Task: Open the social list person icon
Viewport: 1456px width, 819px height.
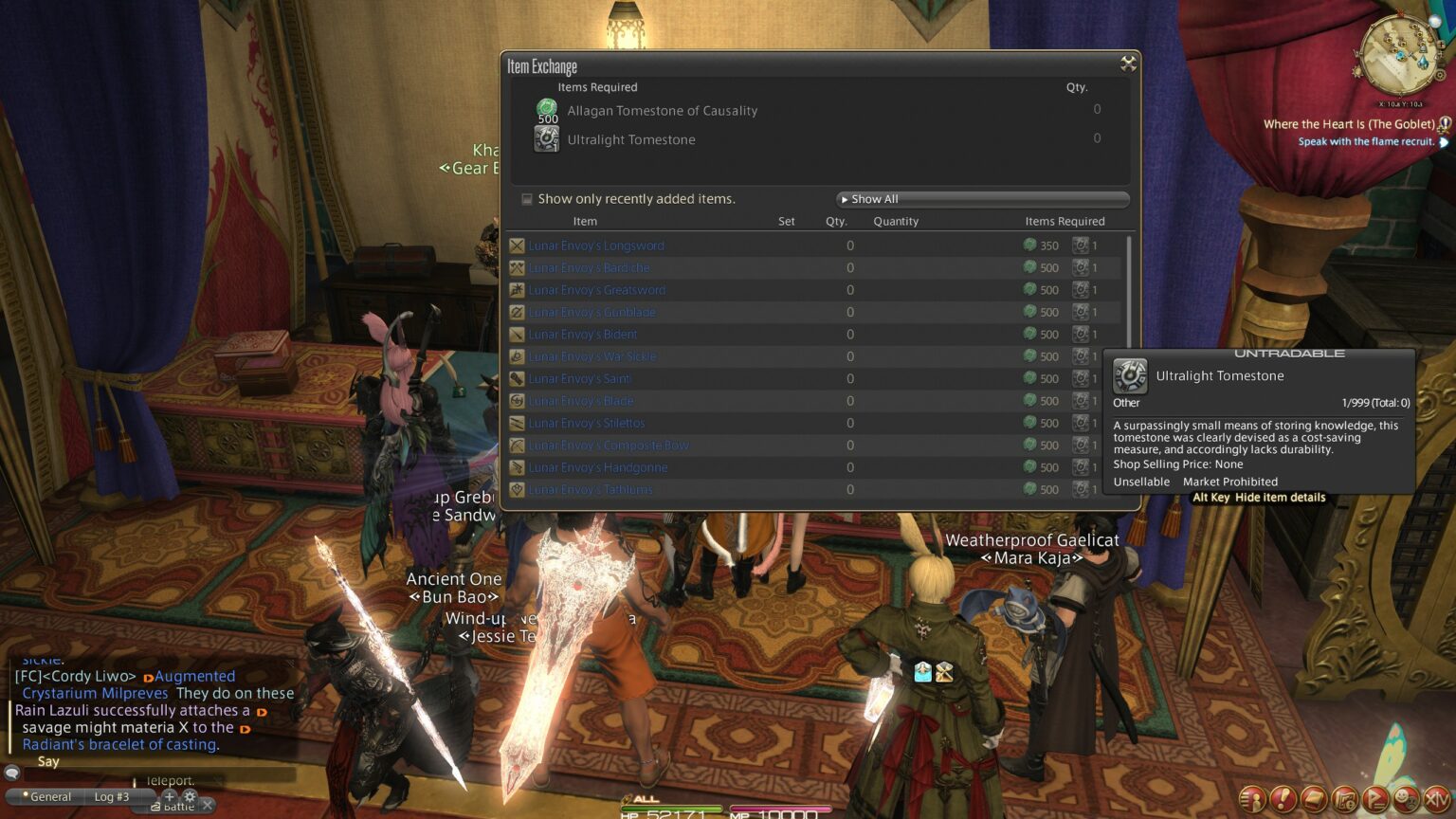Action: click(1251, 799)
